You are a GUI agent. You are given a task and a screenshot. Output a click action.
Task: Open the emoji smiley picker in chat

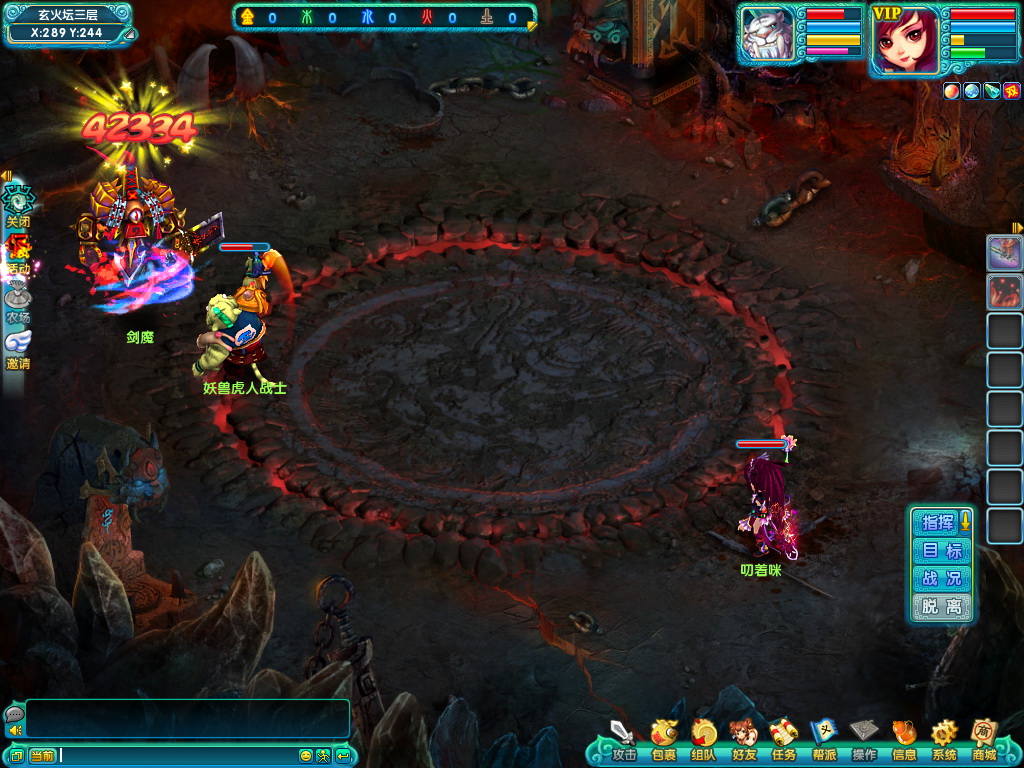[306, 755]
